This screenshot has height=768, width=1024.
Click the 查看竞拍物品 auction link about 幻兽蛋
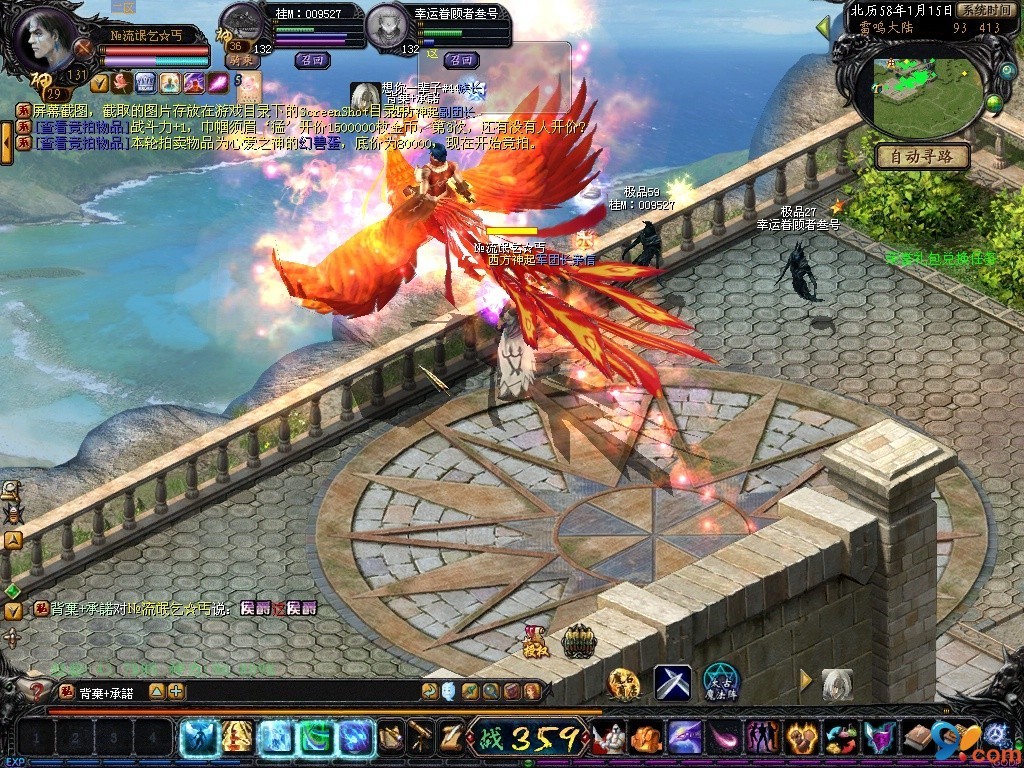pyautogui.click(x=81, y=143)
